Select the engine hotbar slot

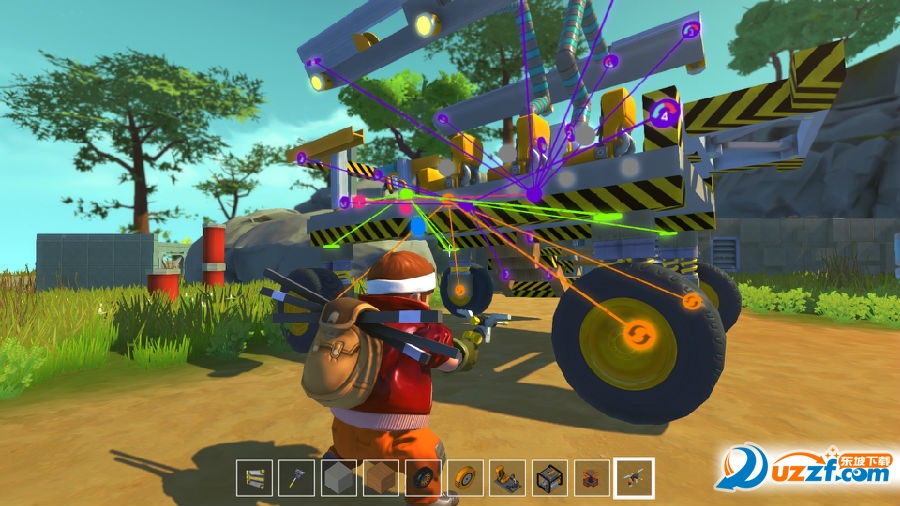(549, 478)
